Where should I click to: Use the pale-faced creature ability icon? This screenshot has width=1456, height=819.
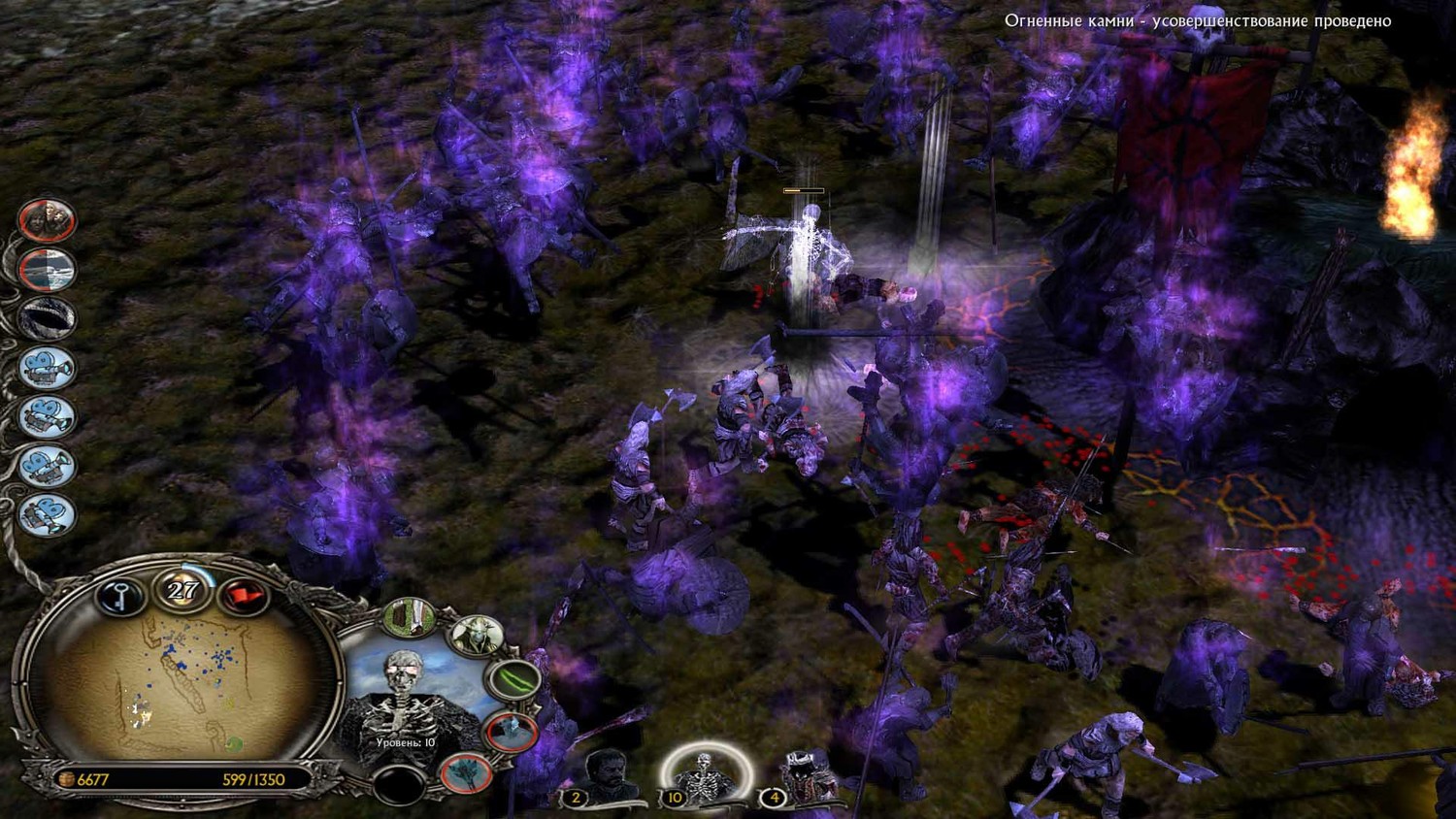tap(476, 637)
